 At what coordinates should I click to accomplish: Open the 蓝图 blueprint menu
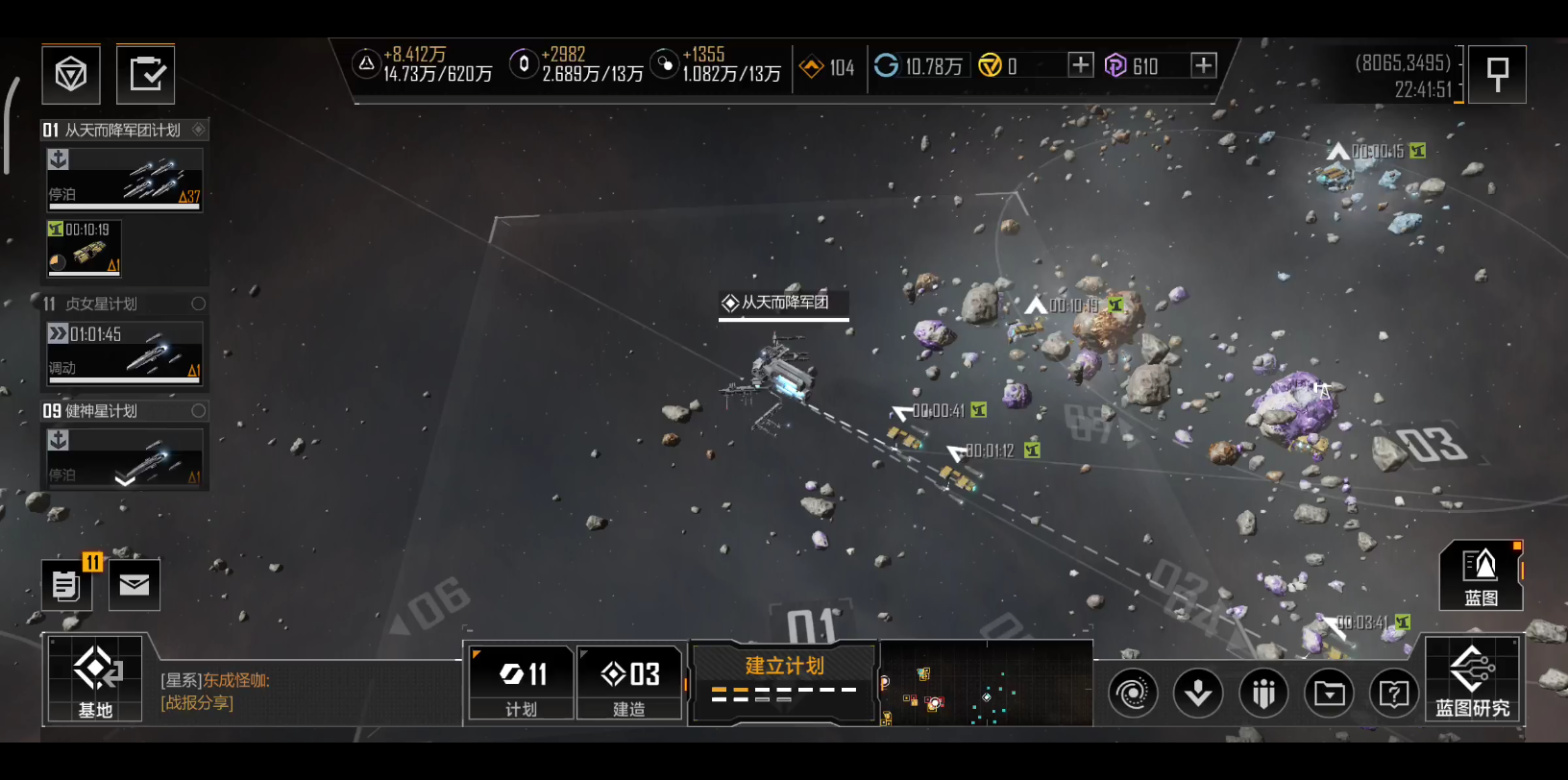[x=1481, y=575]
